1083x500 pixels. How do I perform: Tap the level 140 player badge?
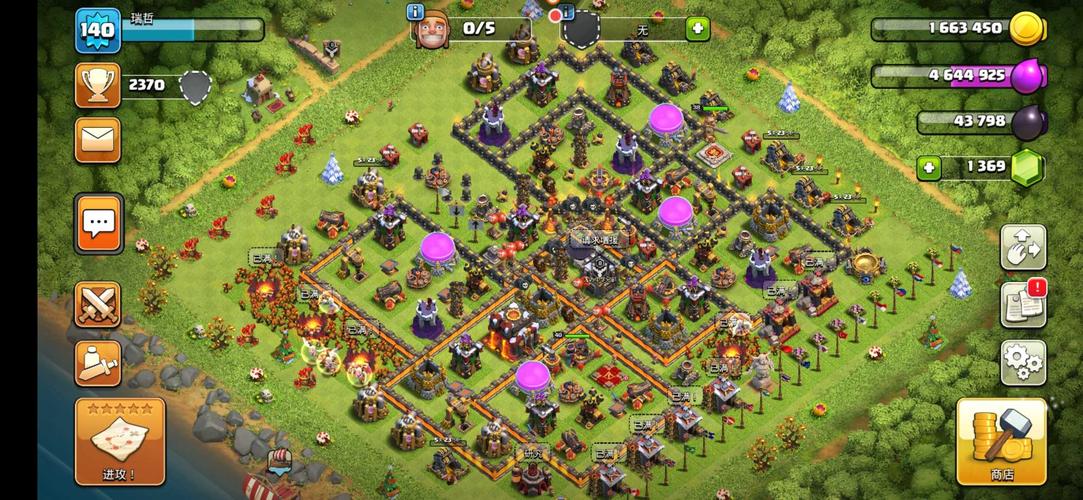click(x=97, y=31)
